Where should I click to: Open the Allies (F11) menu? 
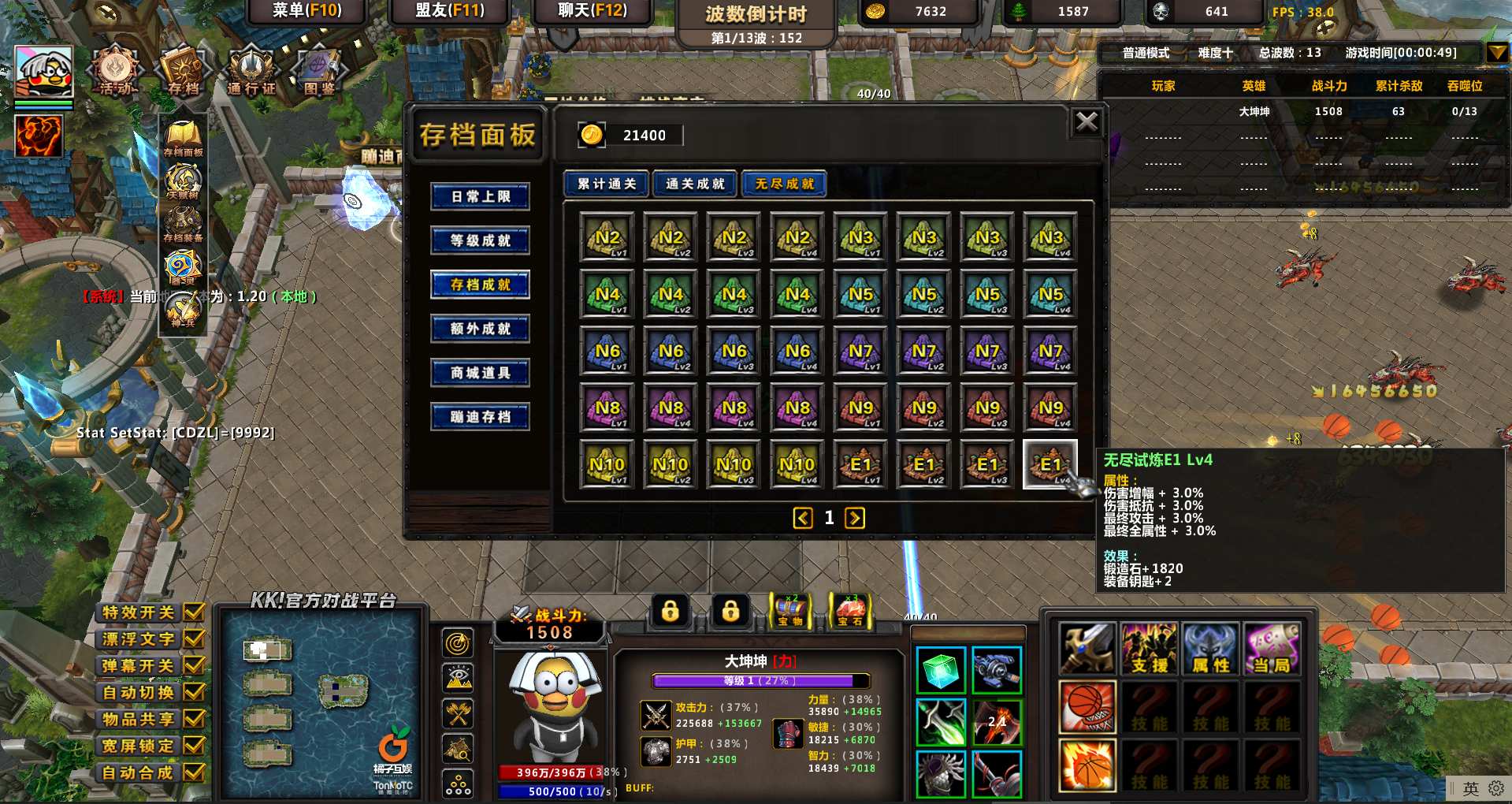point(450,11)
